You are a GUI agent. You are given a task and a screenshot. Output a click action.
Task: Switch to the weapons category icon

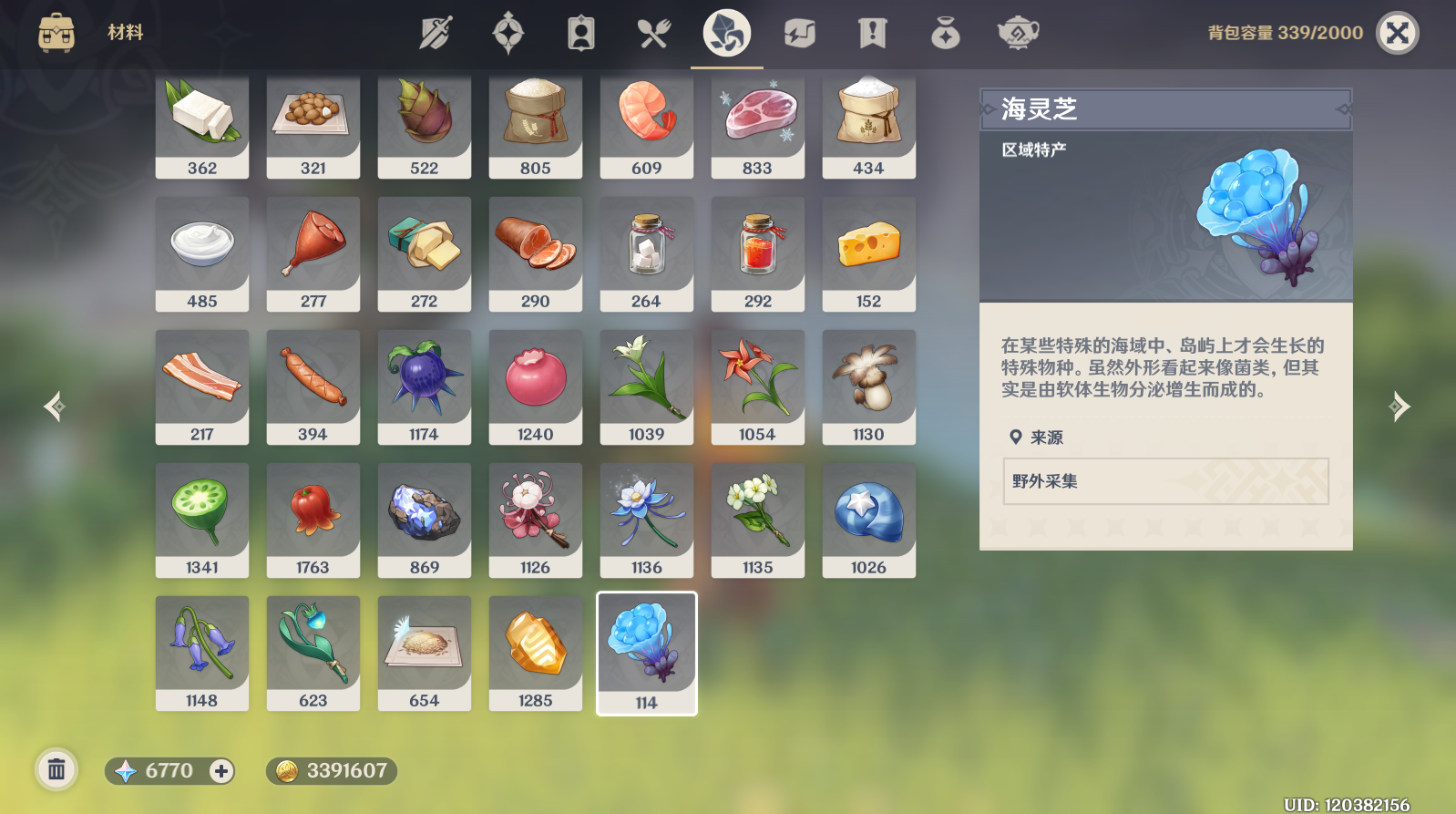click(436, 33)
